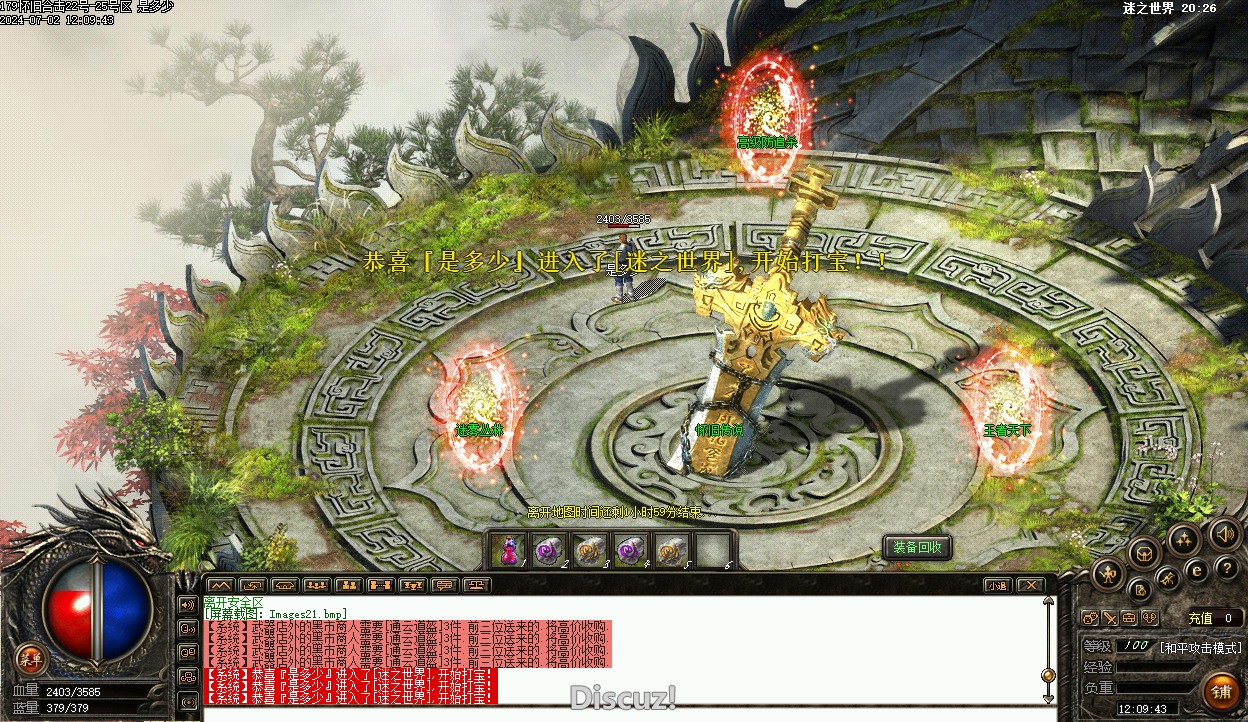Click the 装备回收 equipment recycle button
Viewport: 1248px width, 722px height.
pos(917,547)
